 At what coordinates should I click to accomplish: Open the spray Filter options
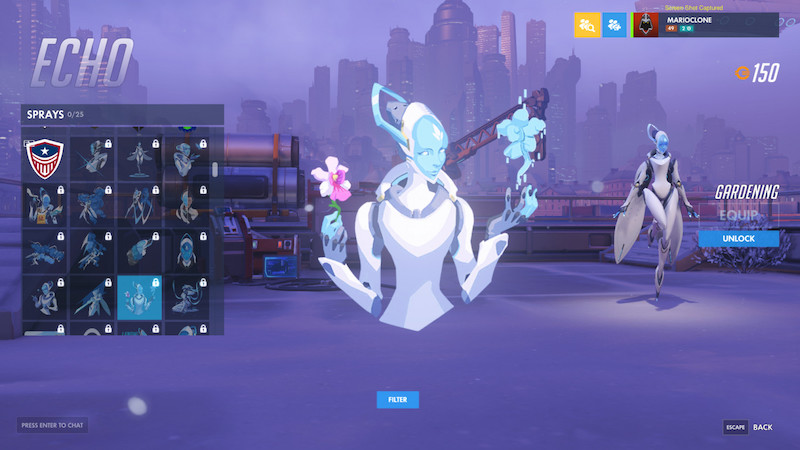pyautogui.click(x=397, y=400)
